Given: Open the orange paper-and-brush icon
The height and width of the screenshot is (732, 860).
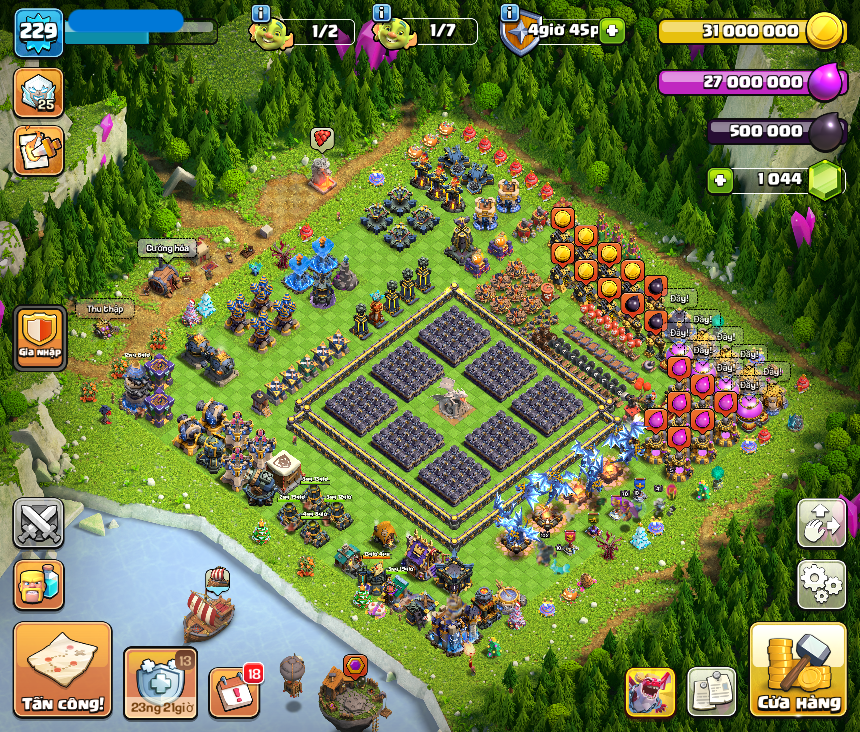Looking at the screenshot, I should (x=38, y=150).
